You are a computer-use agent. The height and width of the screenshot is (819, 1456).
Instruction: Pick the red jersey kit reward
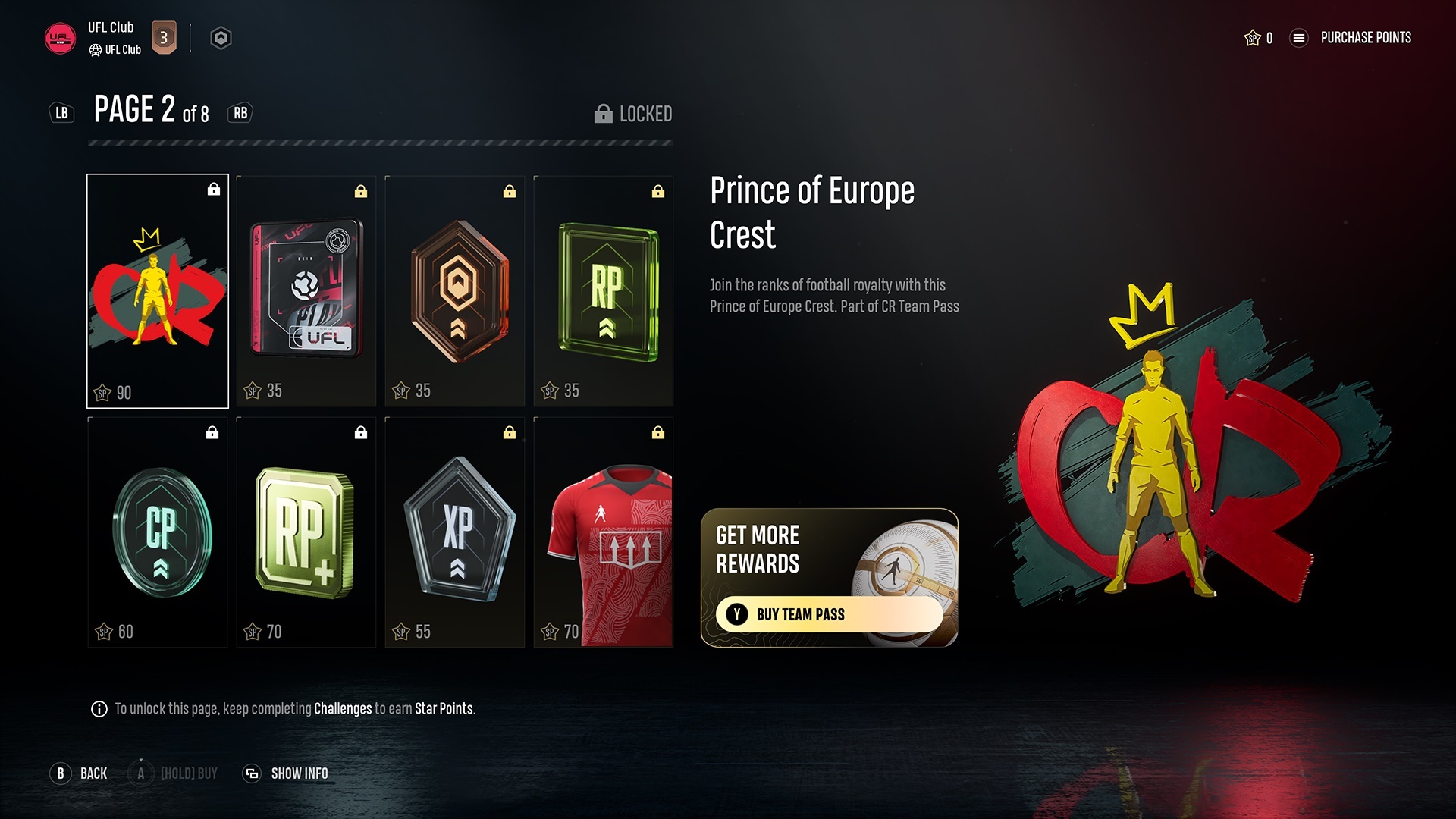point(604,532)
